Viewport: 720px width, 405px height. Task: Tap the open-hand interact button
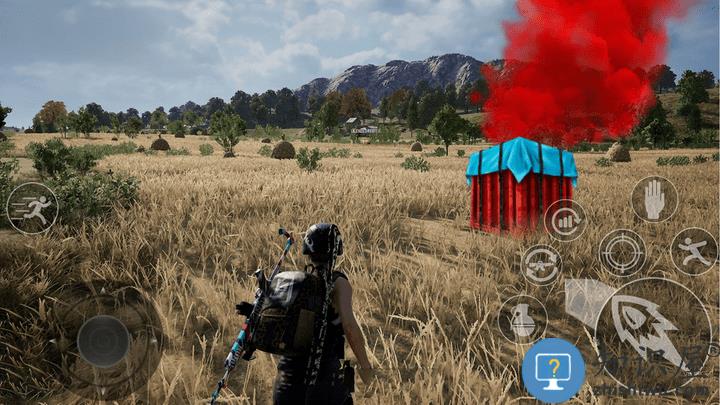coord(654,199)
